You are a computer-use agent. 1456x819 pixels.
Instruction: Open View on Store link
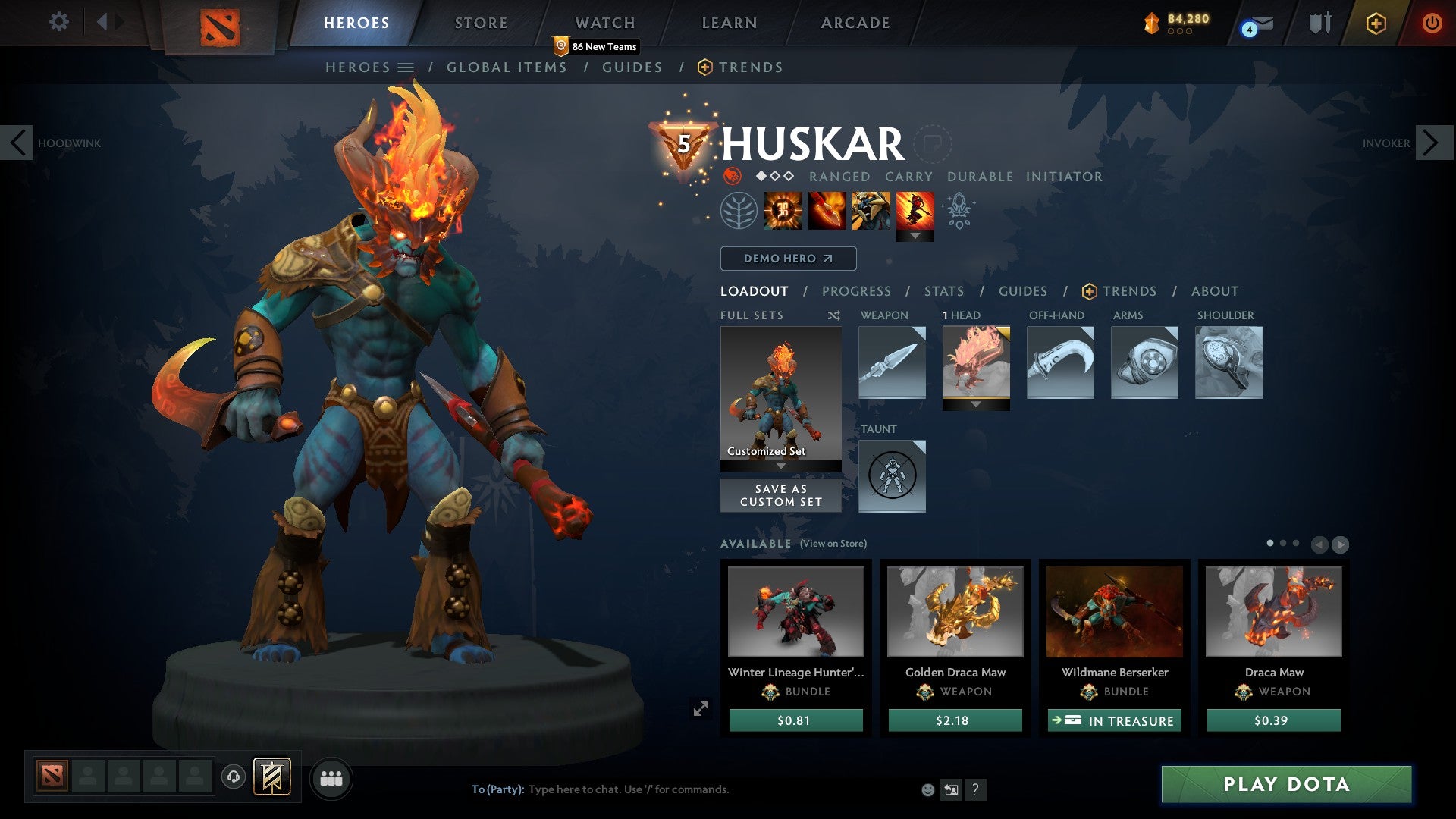(834, 544)
